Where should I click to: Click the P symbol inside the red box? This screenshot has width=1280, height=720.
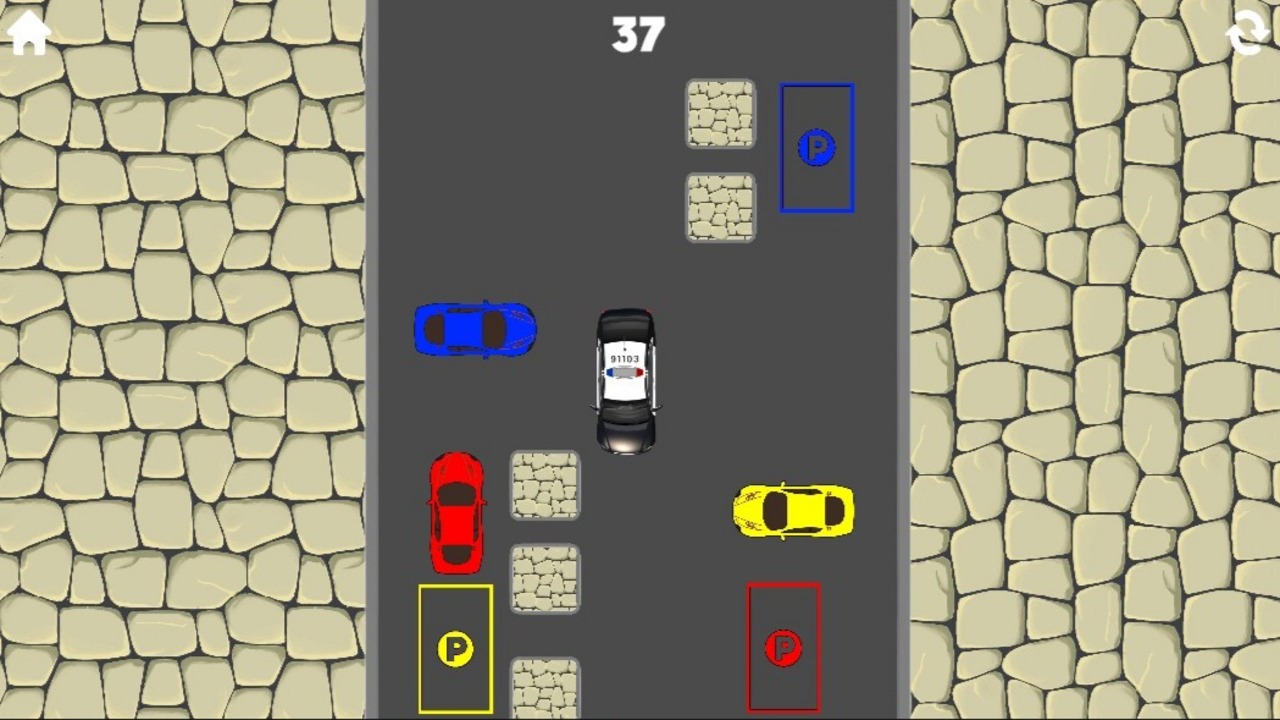click(x=783, y=648)
